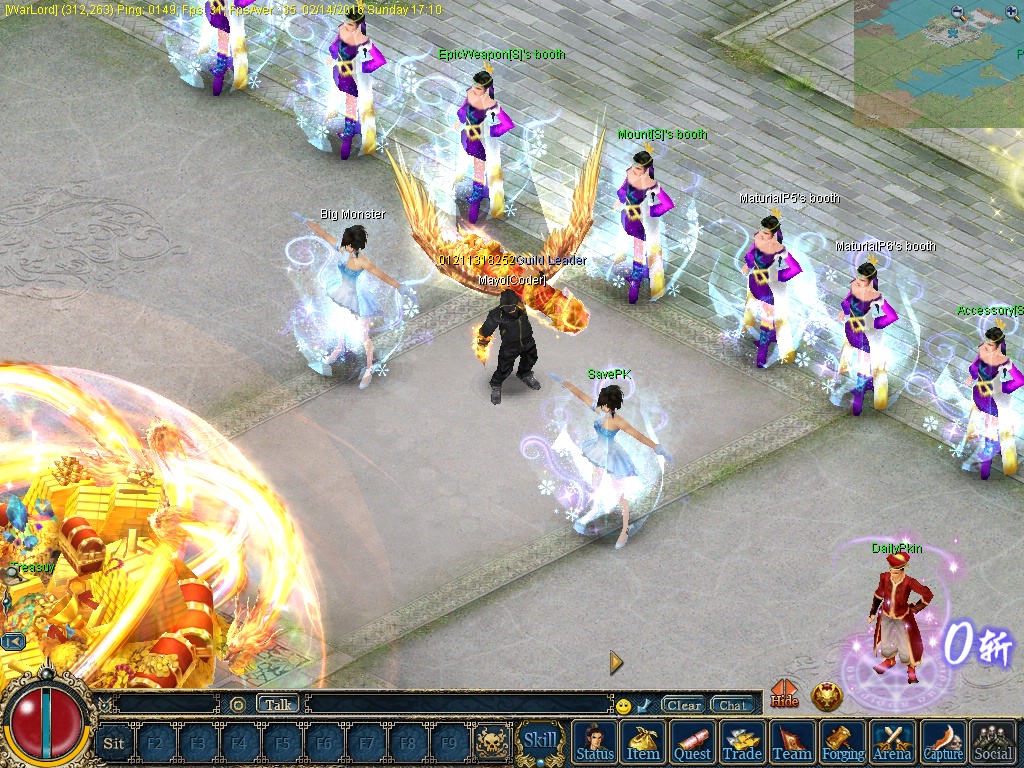Viewport: 1024px width, 768px height.
Task: Click the chat message input field
Action: [458, 704]
